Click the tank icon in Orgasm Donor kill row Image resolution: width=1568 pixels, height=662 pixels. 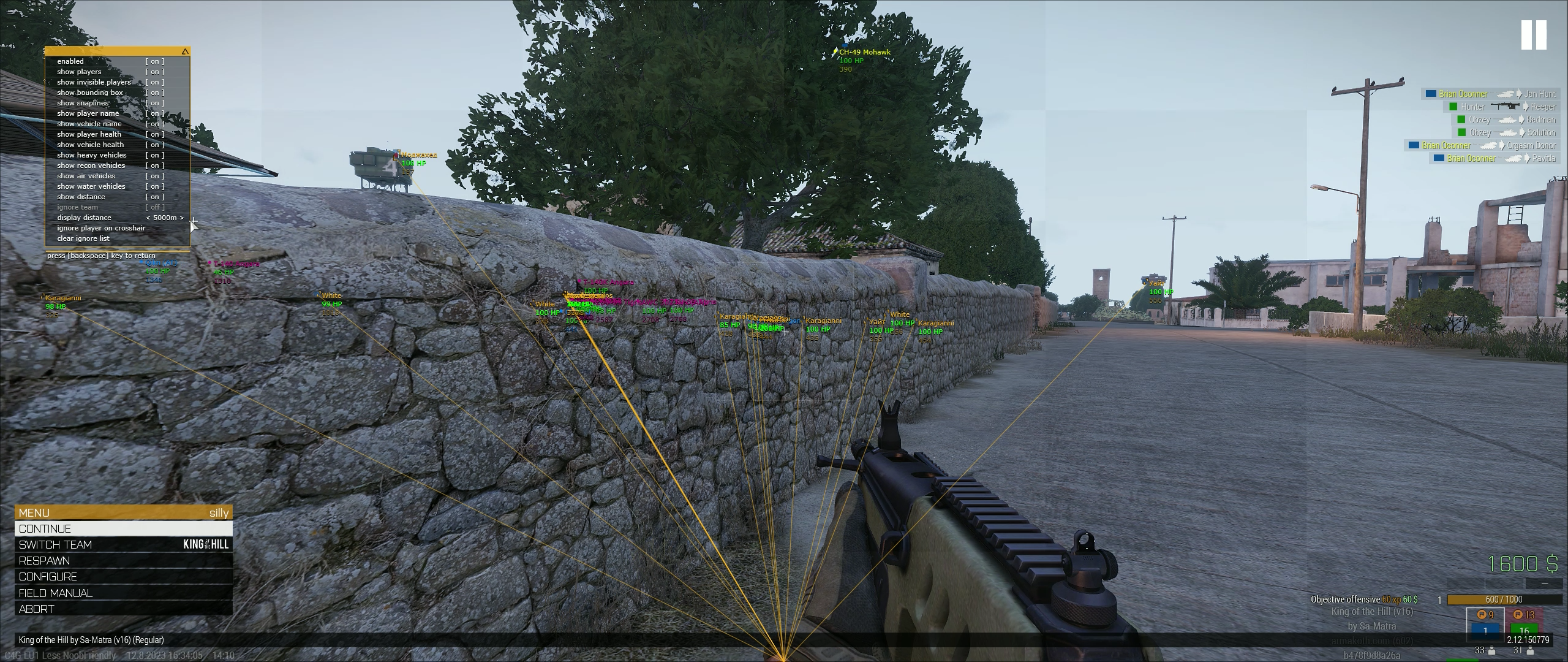point(1488,145)
